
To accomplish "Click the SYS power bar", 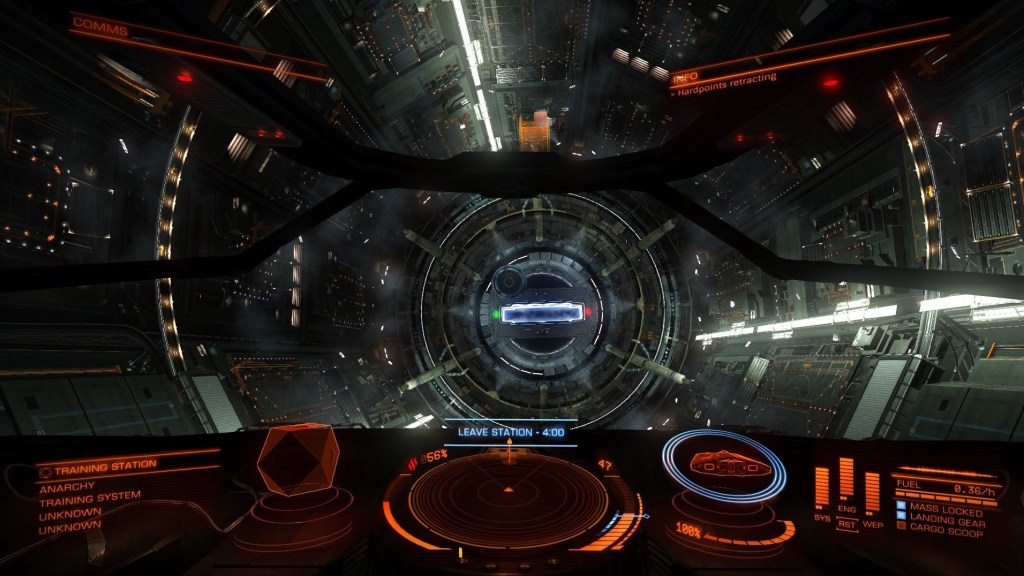I will click(x=822, y=487).
